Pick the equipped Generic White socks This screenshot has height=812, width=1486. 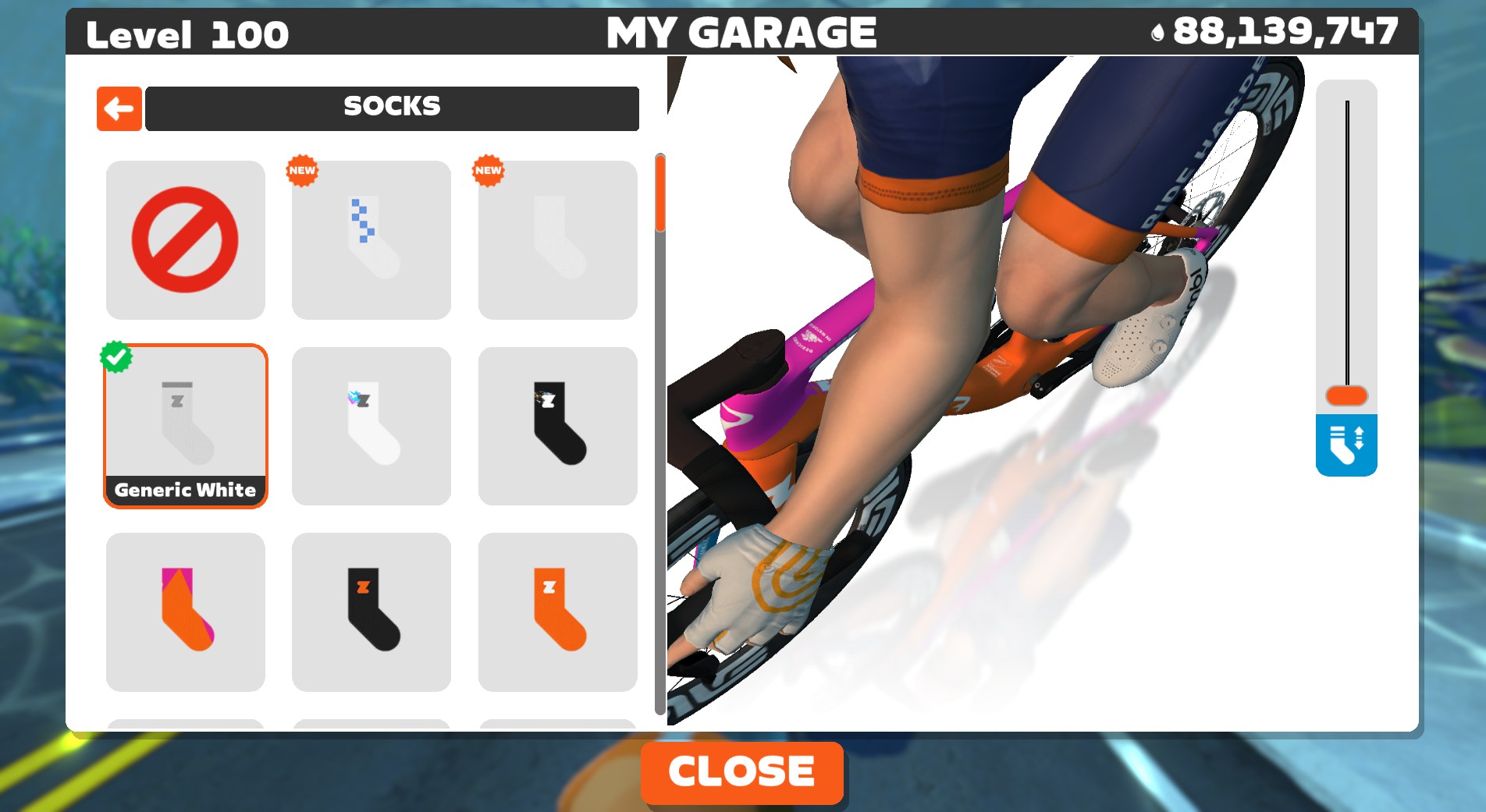point(185,426)
